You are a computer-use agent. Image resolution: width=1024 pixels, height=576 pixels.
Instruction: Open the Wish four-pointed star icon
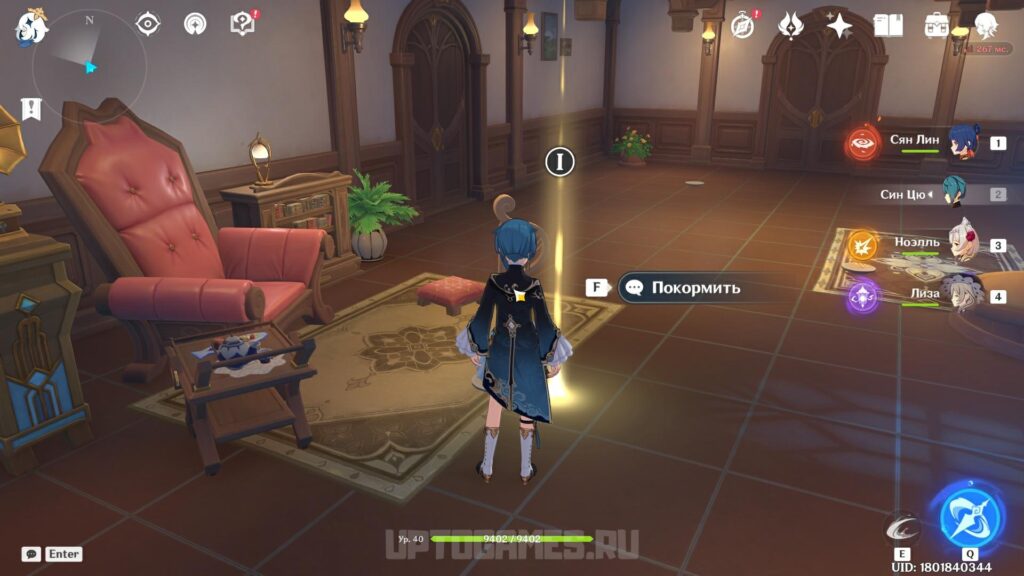(839, 26)
